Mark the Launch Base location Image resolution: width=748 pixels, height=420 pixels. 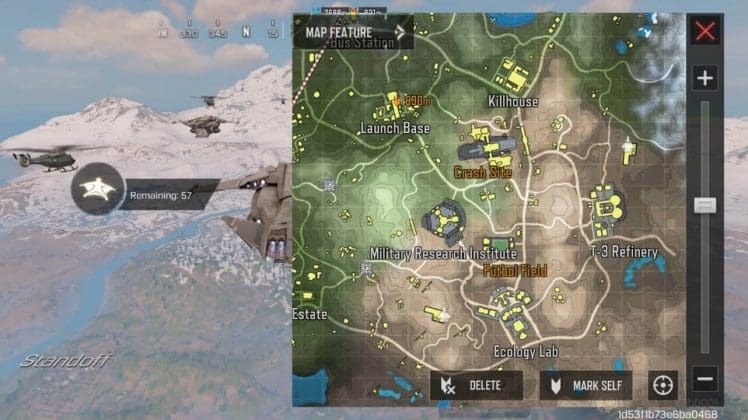pos(395,129)
